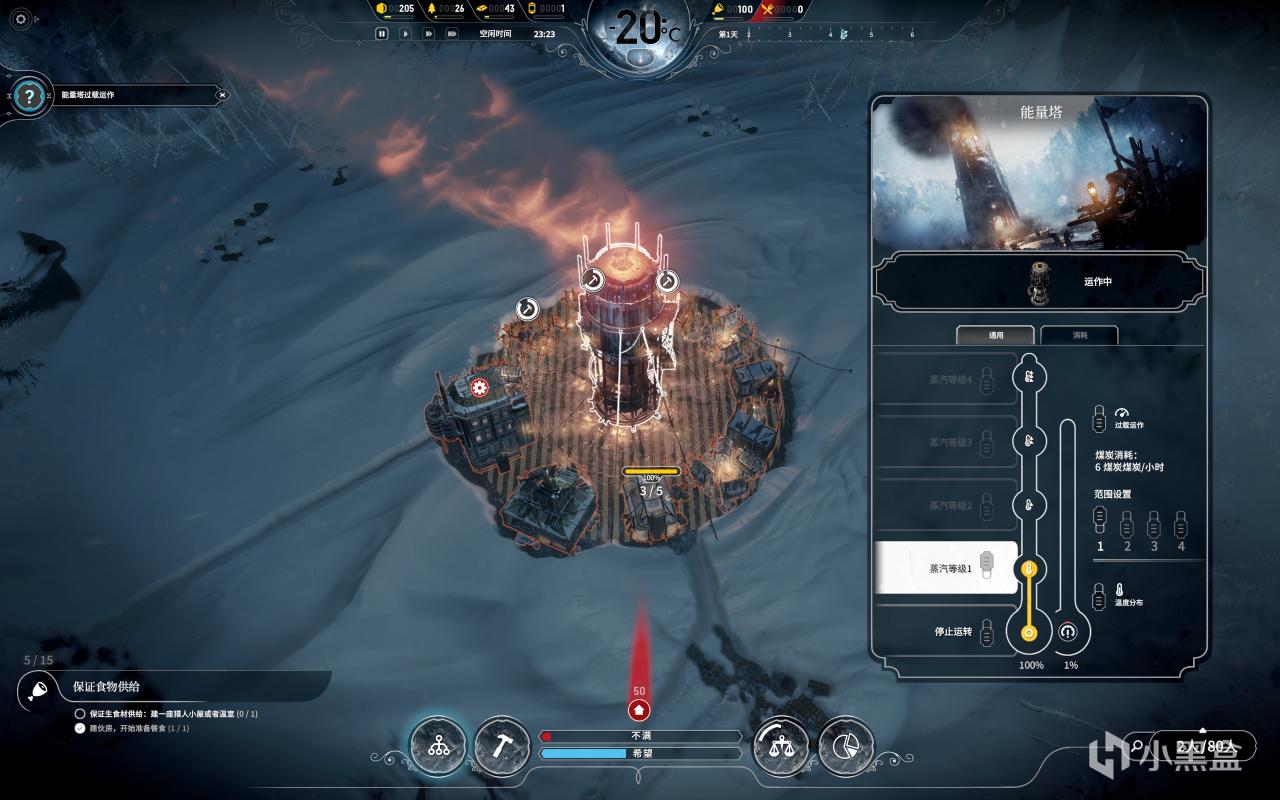Select the 通用 tab

[996, 336]
